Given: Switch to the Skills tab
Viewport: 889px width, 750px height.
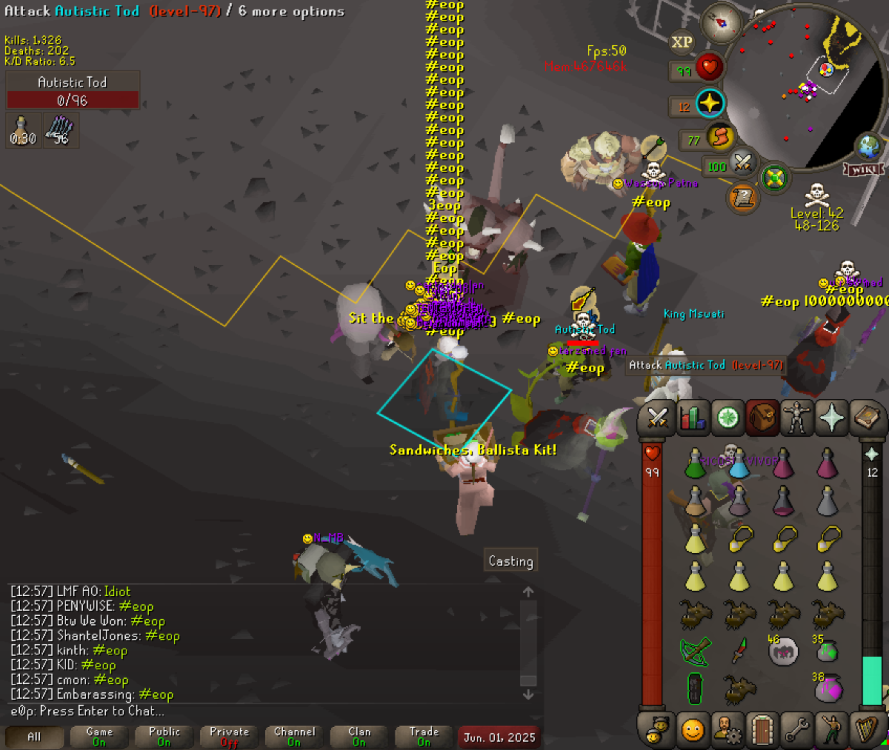Looking at the screenshot, I should tap(692, 418).
